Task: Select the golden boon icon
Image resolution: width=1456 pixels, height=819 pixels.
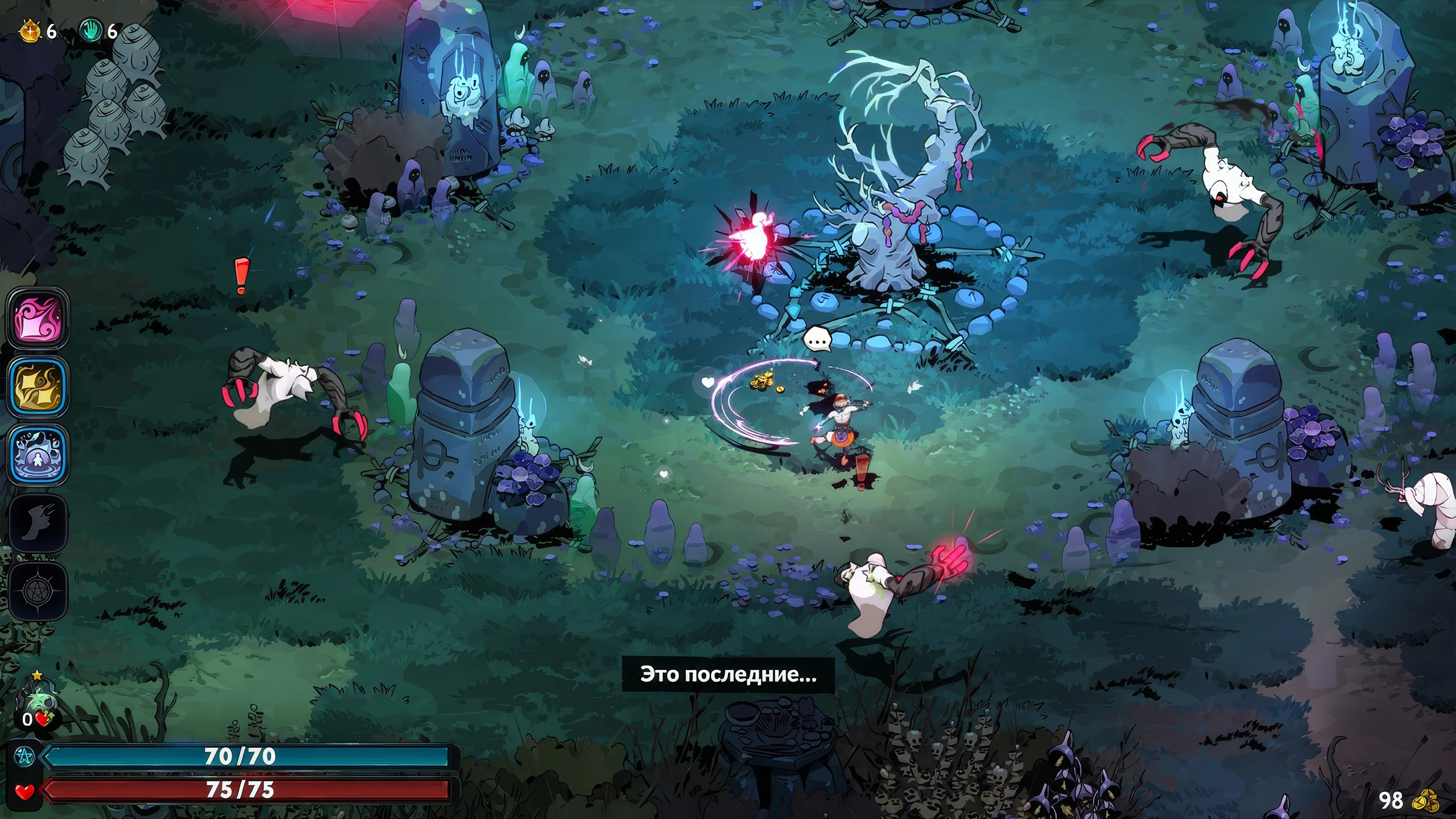Action: 38,386
